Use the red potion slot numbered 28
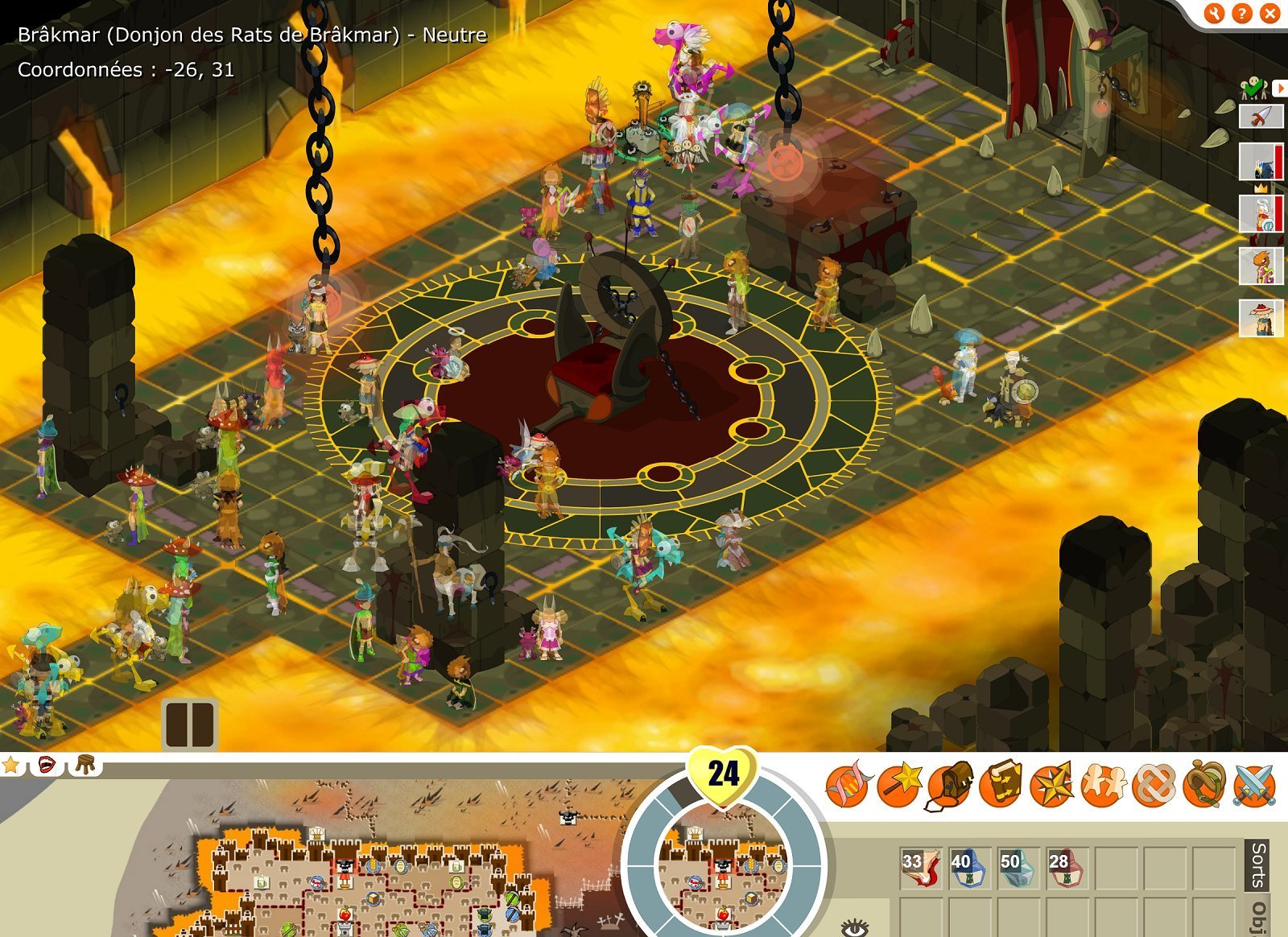Viewport: 1288px width, 937px height. (1068, 868)
